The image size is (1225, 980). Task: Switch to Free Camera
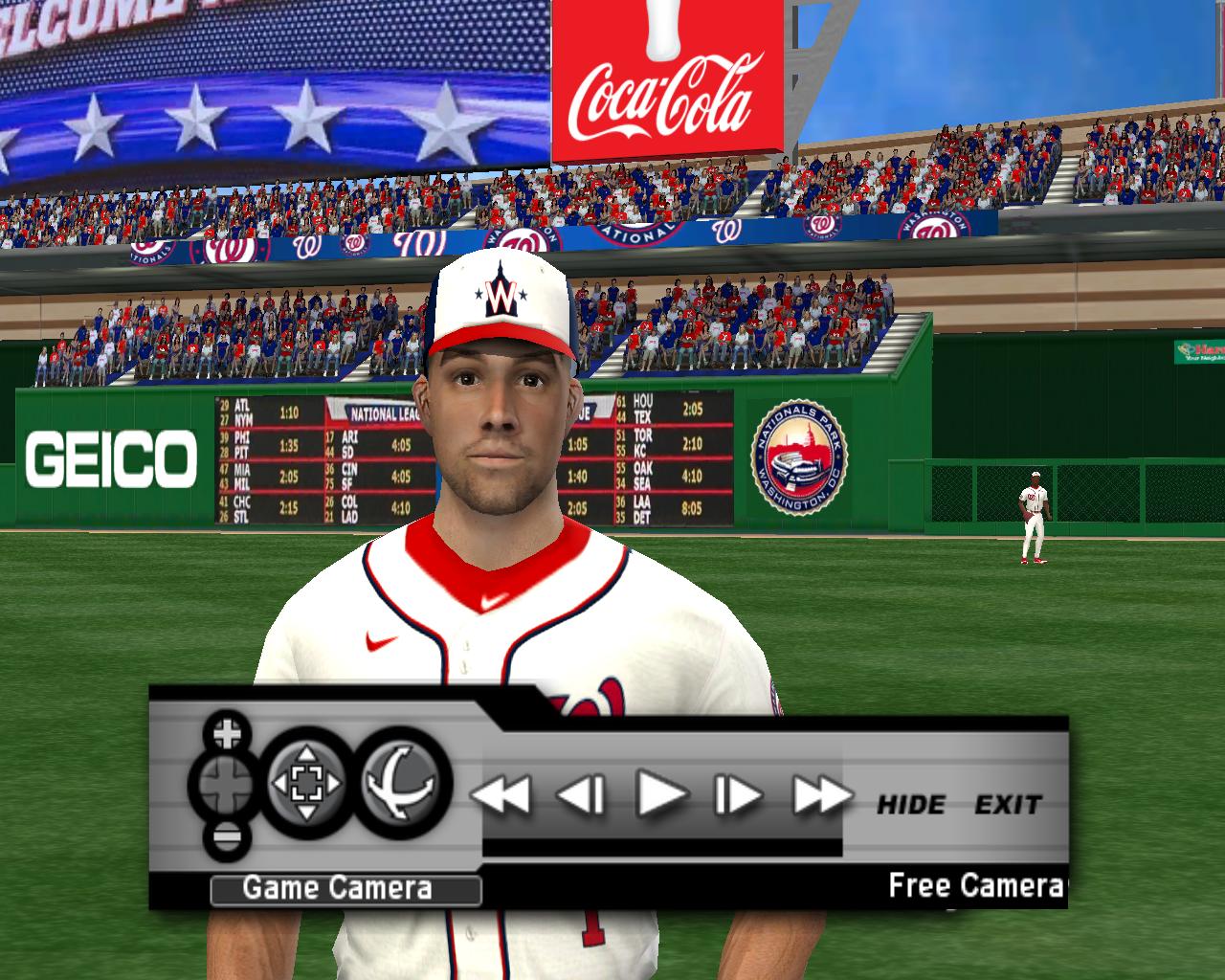click(976, 885)
